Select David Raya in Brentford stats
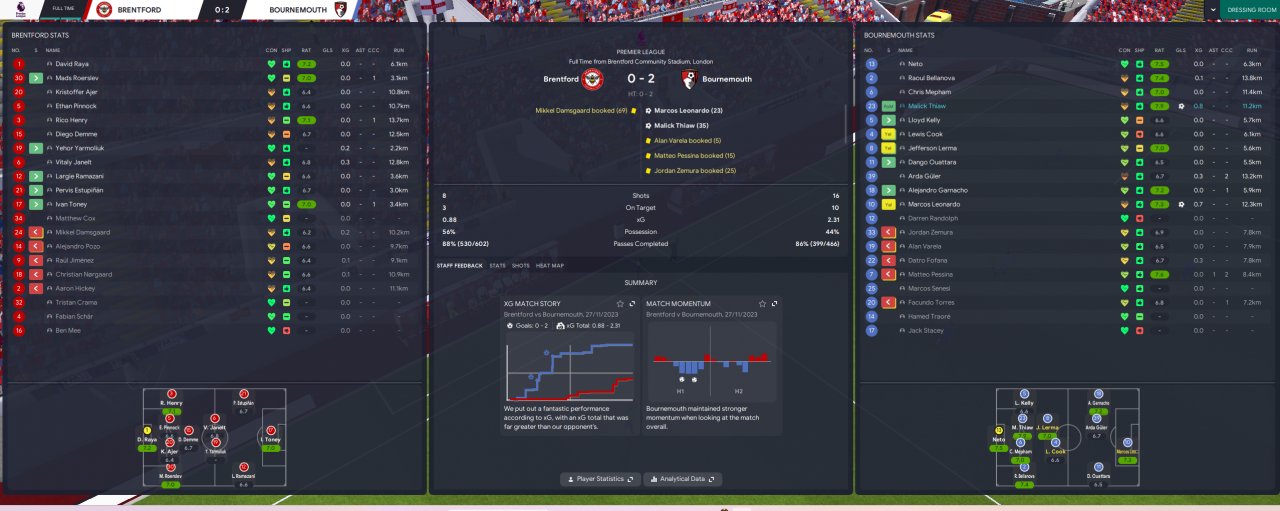 (73, 64)
